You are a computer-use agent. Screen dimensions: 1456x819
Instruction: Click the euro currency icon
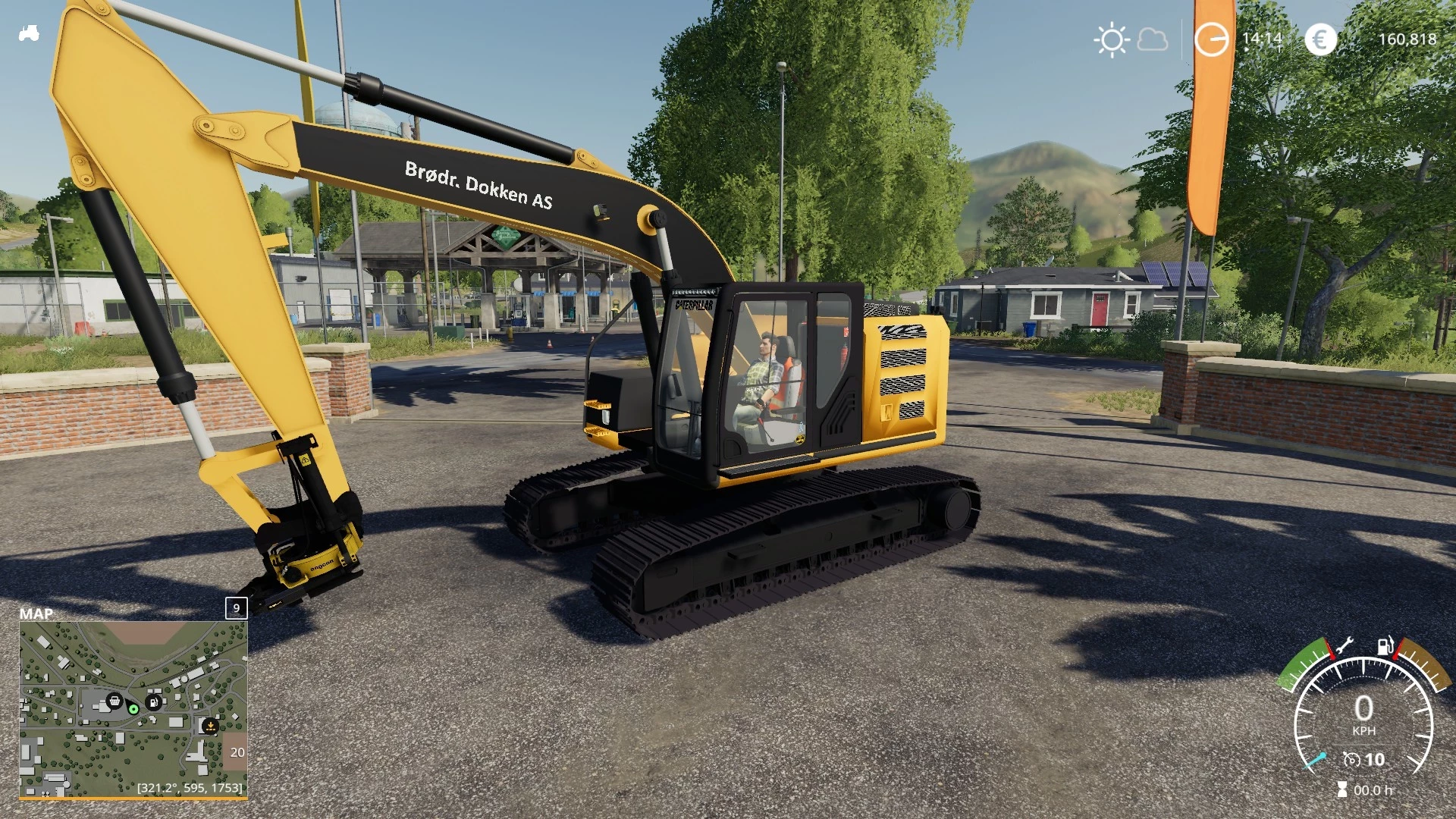[1320, 39]
